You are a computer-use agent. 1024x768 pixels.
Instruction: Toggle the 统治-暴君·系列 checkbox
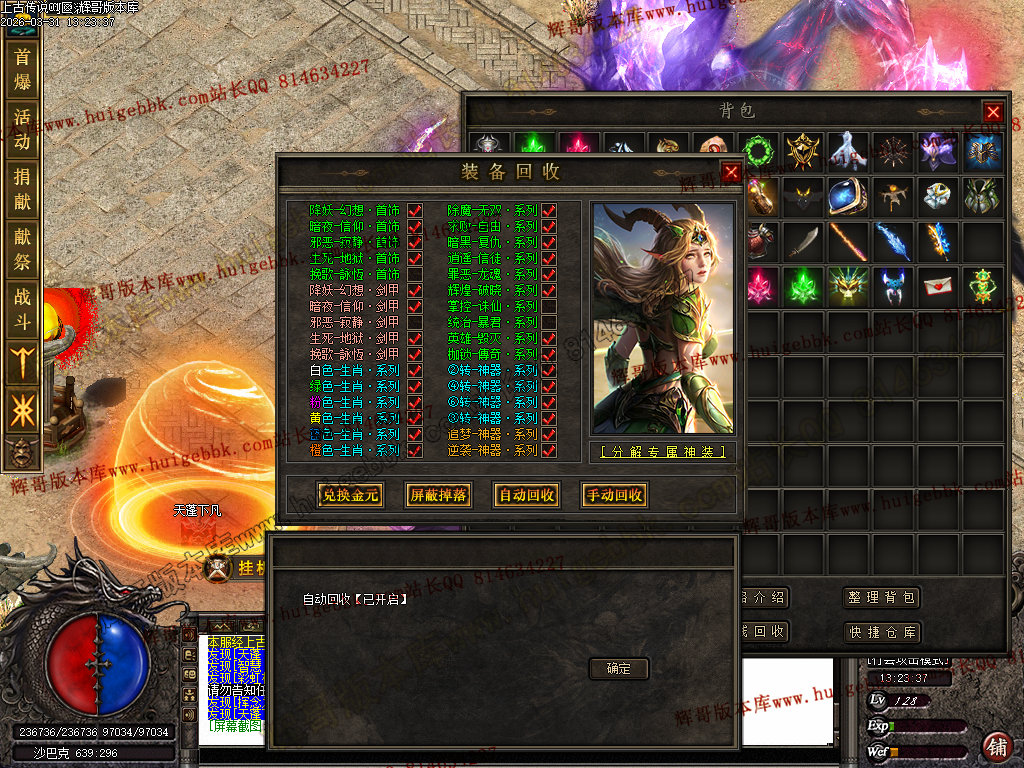coord(549,323)
